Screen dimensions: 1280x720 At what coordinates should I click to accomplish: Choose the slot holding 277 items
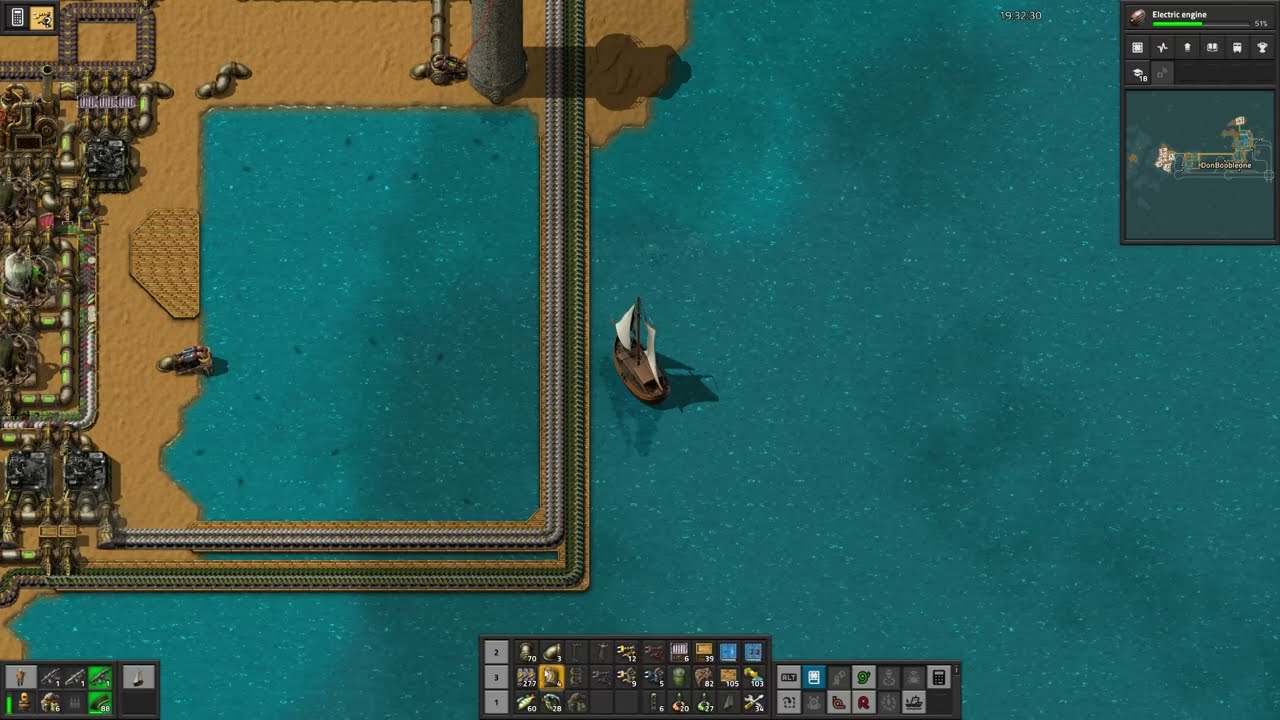click(527, 678)
